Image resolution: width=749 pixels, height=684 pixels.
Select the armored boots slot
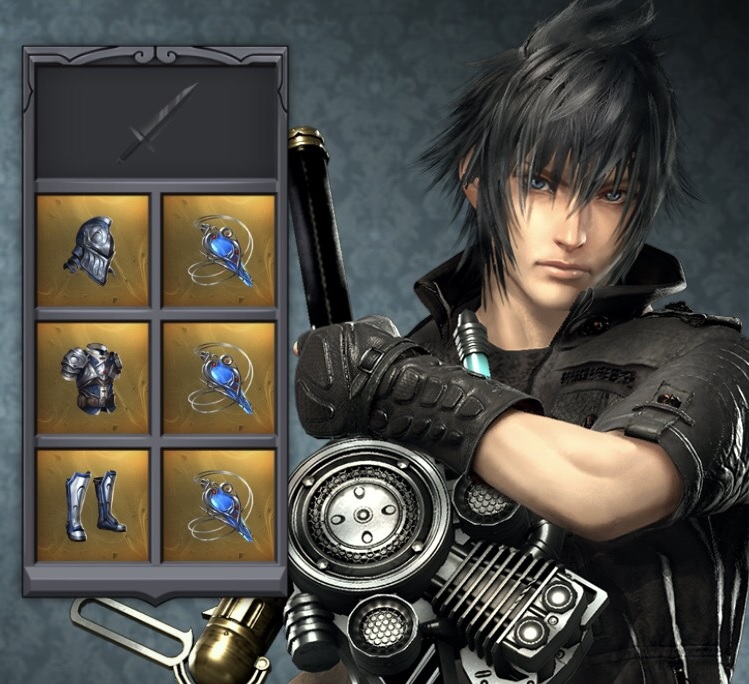[x=93, y=504]
